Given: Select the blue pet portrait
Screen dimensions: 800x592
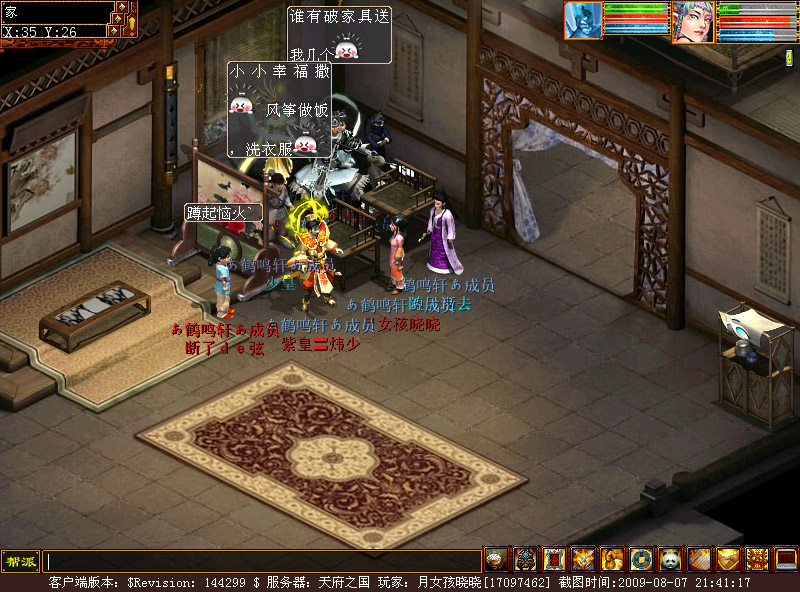Looking at the screenshot, I should pyautogui.click(x=584, y=21).
